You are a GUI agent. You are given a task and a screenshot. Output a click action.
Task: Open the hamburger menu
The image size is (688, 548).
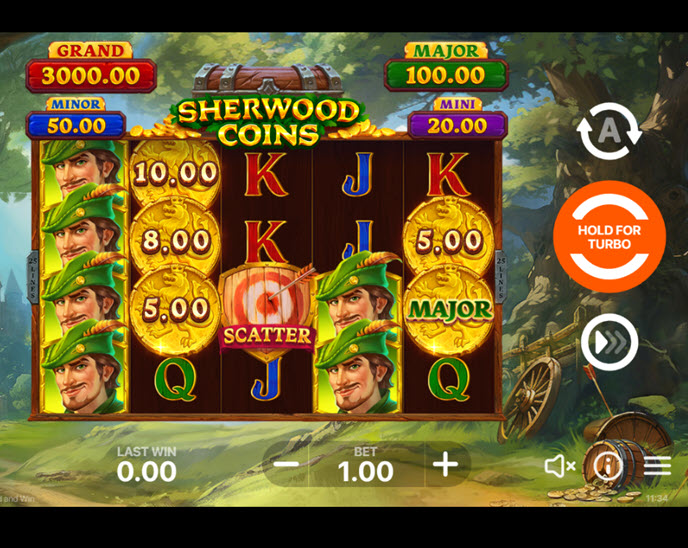(657, 466)
